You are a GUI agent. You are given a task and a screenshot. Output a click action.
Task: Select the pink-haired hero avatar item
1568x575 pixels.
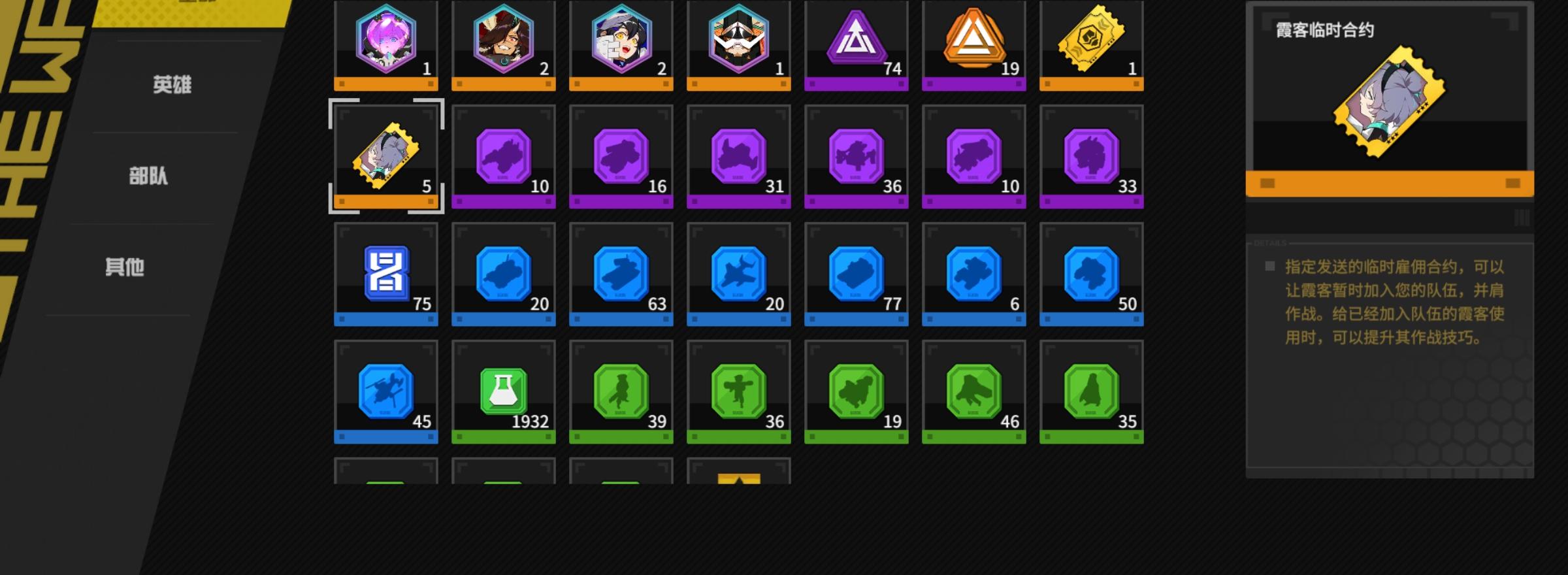[386, 42]
